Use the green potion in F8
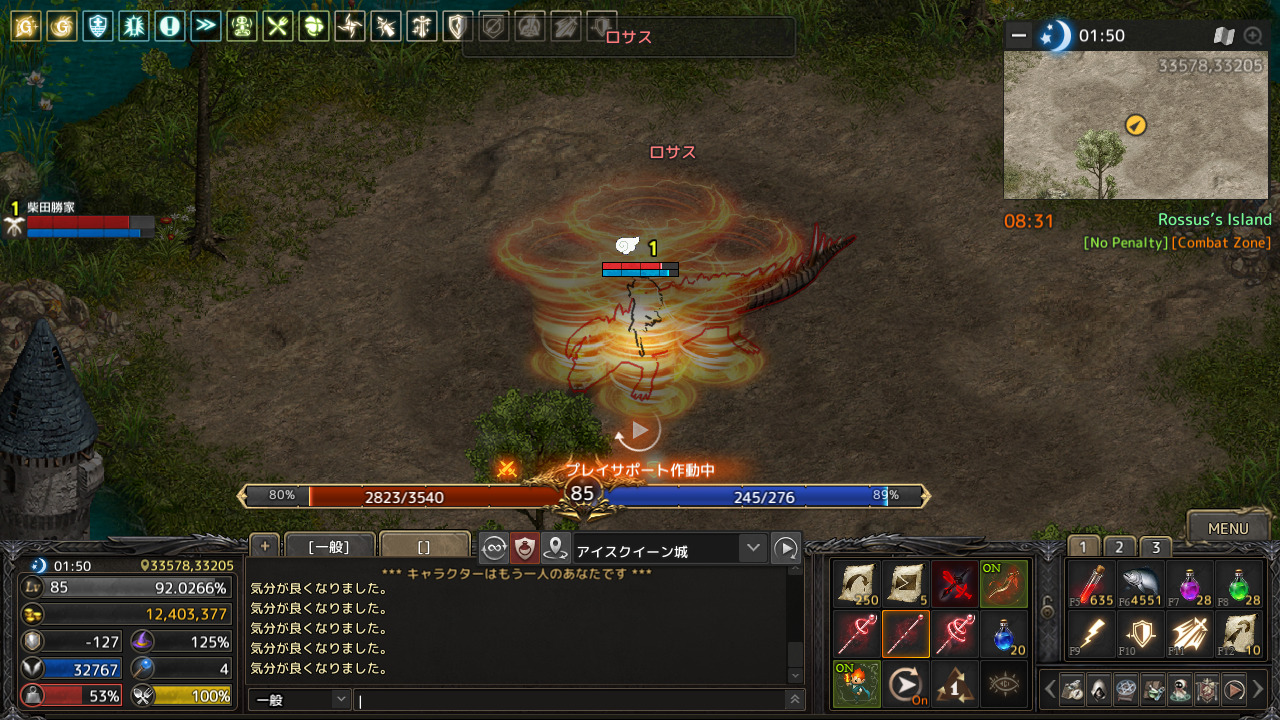1280x720 pixels. click(x=1239, y=584)
